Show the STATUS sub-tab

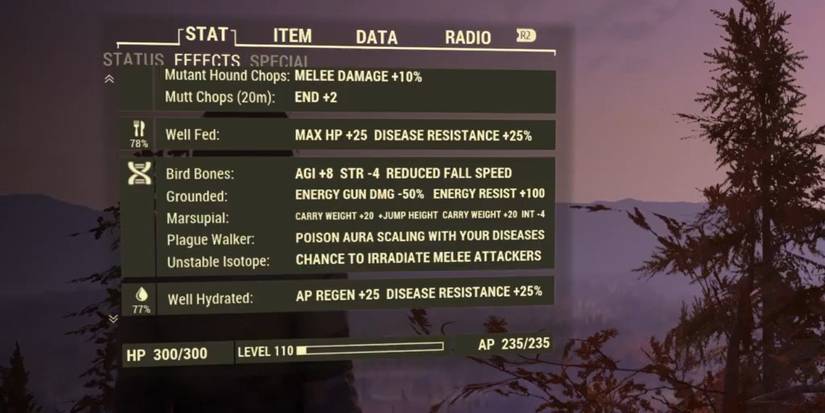tap(133, 60)
